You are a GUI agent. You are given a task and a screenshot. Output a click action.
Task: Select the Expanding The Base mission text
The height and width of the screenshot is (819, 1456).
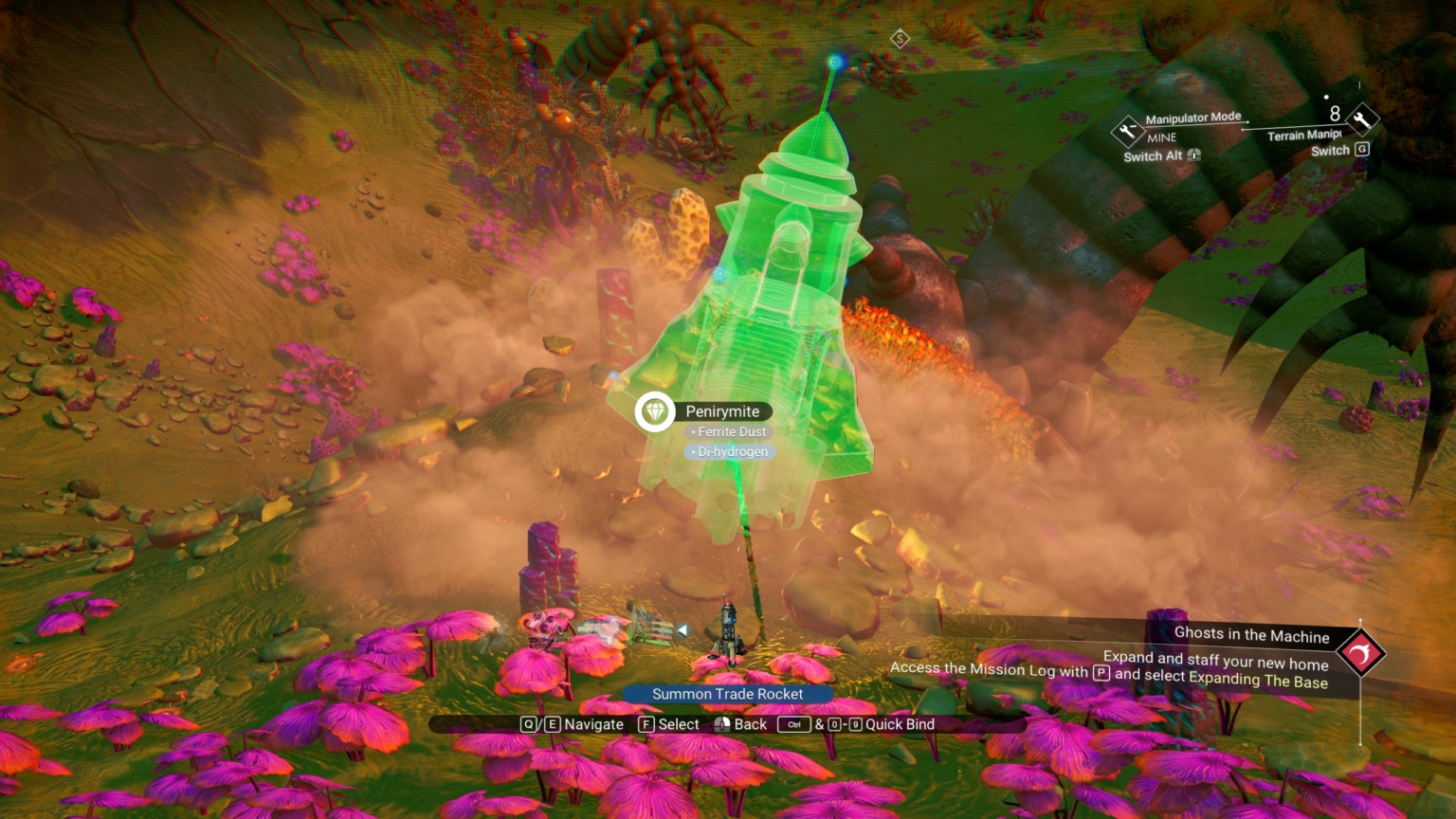(1261, 681)
